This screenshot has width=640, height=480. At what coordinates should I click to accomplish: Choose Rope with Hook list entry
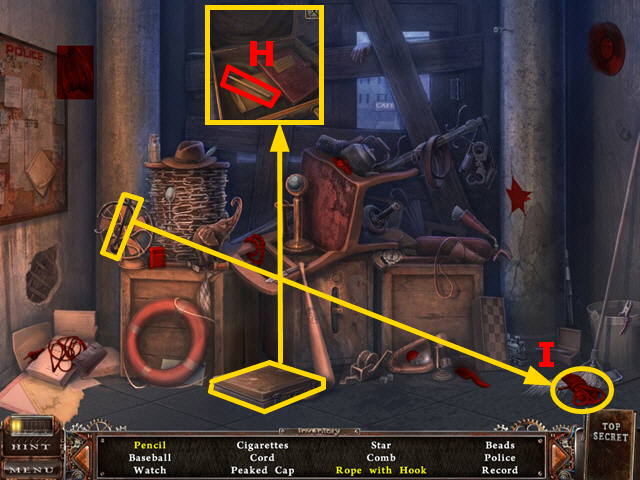point(378,470)
